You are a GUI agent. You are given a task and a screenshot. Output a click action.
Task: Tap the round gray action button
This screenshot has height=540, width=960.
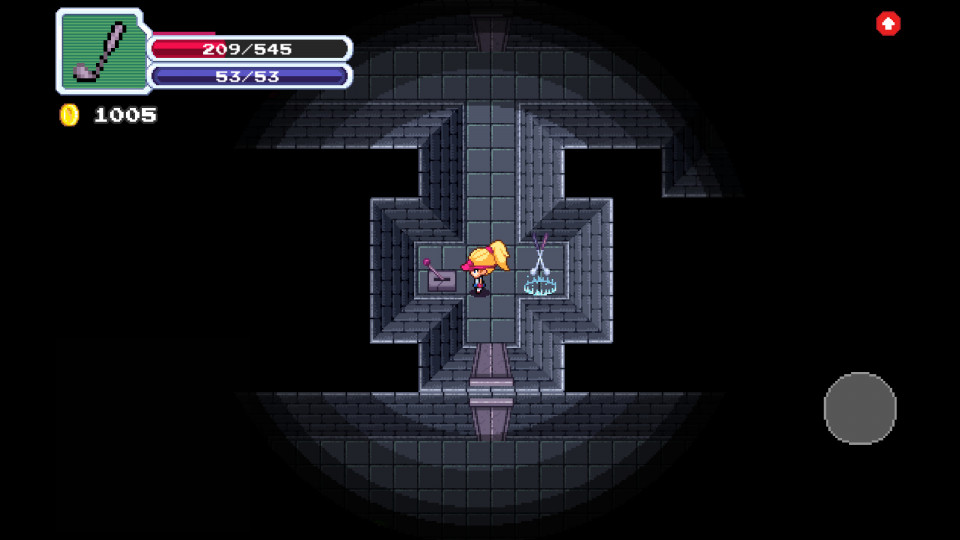[x=860, y=408]
